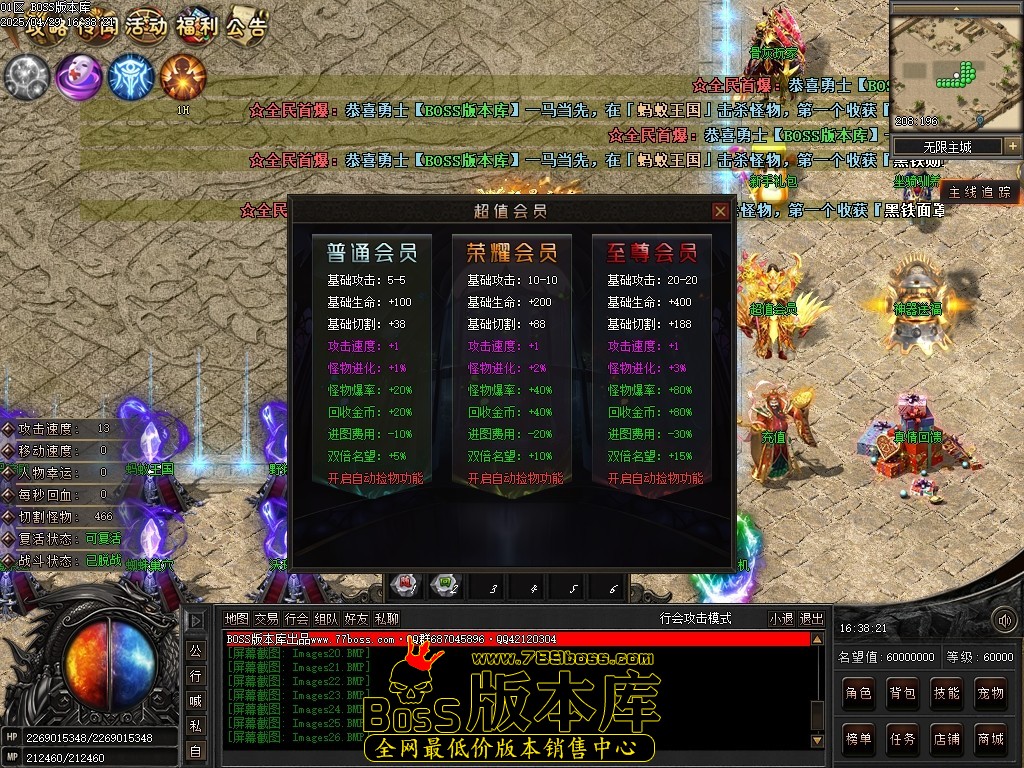This screenshot has height=768, width=1024.
Task: Select the 交易 trade tab
Action: [x=266, y=619]
